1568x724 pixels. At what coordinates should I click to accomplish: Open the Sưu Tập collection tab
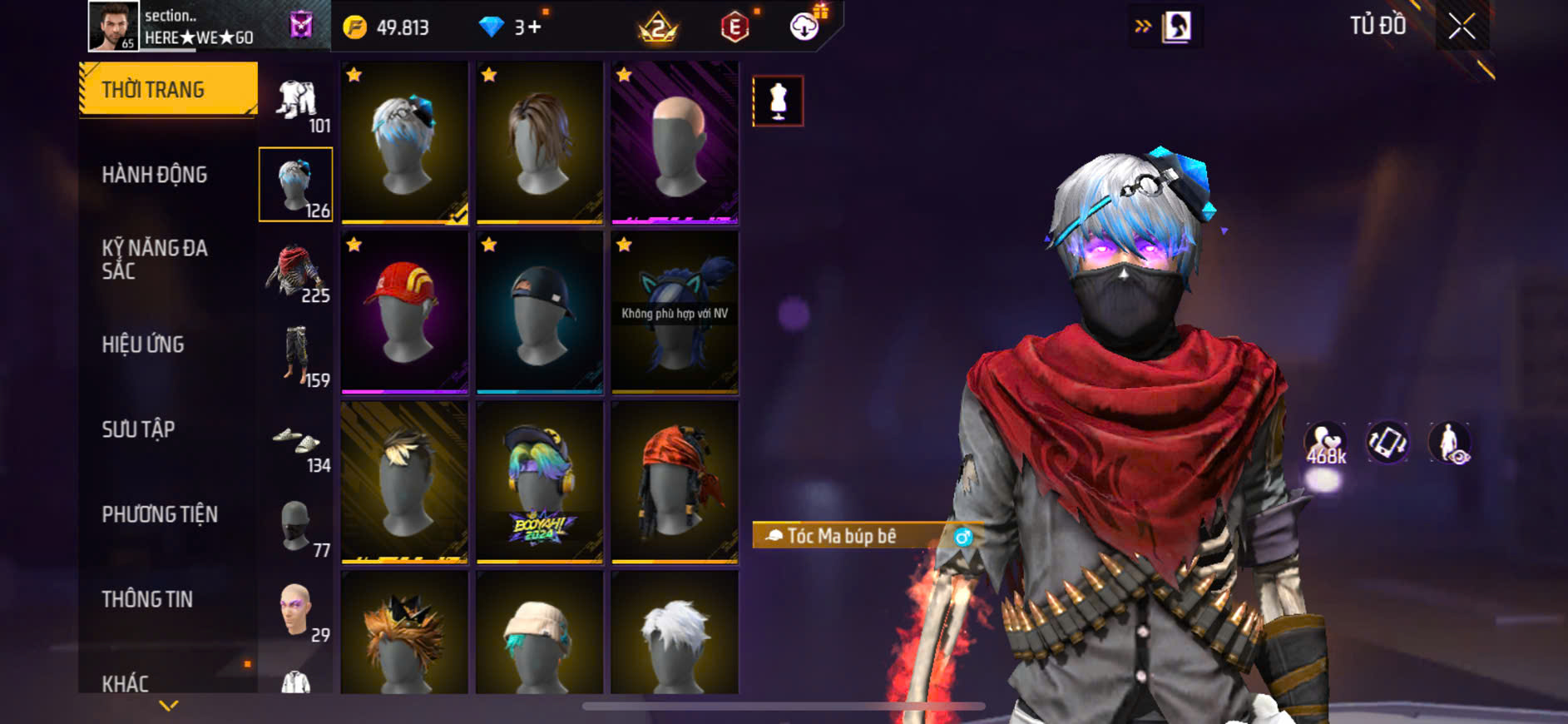click(x=138, y=429)
